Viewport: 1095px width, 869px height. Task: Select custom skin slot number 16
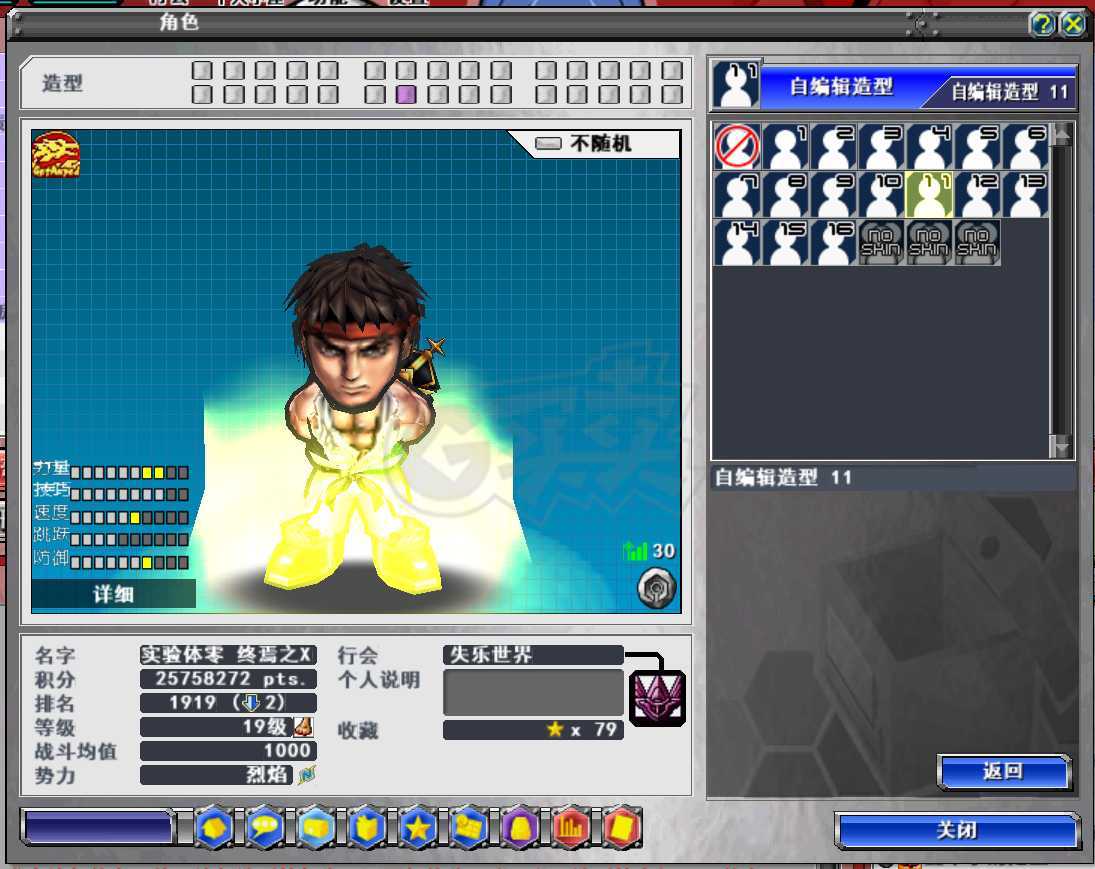point(834,242)
